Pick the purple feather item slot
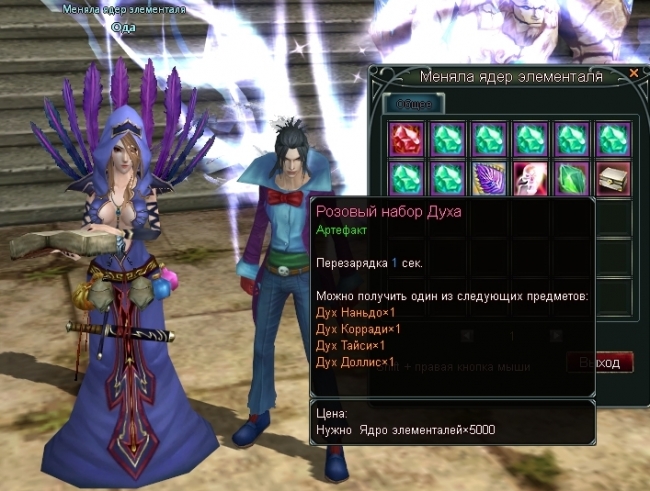The image size is (650, 491). pos(488,178)
